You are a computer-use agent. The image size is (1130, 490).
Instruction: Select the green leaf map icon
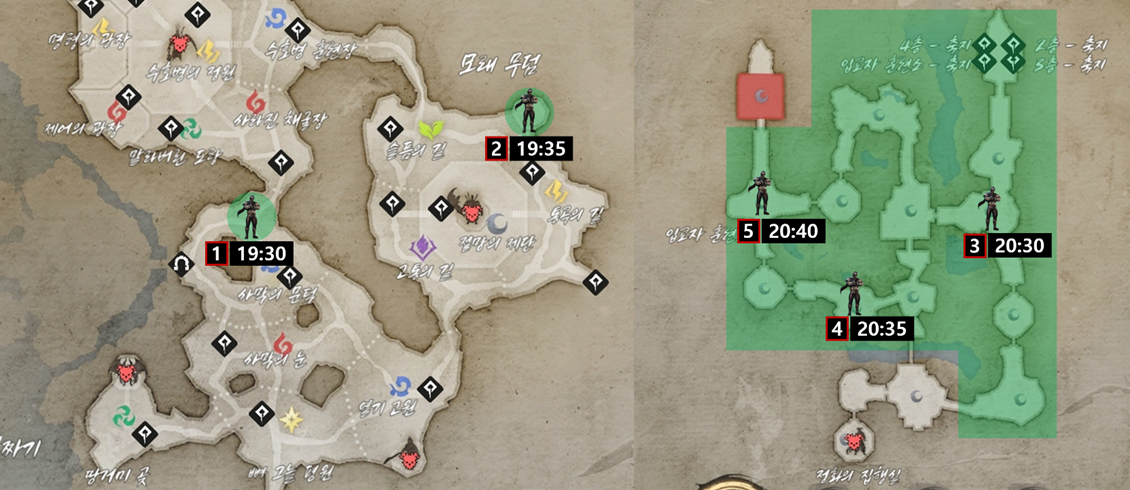431,130
